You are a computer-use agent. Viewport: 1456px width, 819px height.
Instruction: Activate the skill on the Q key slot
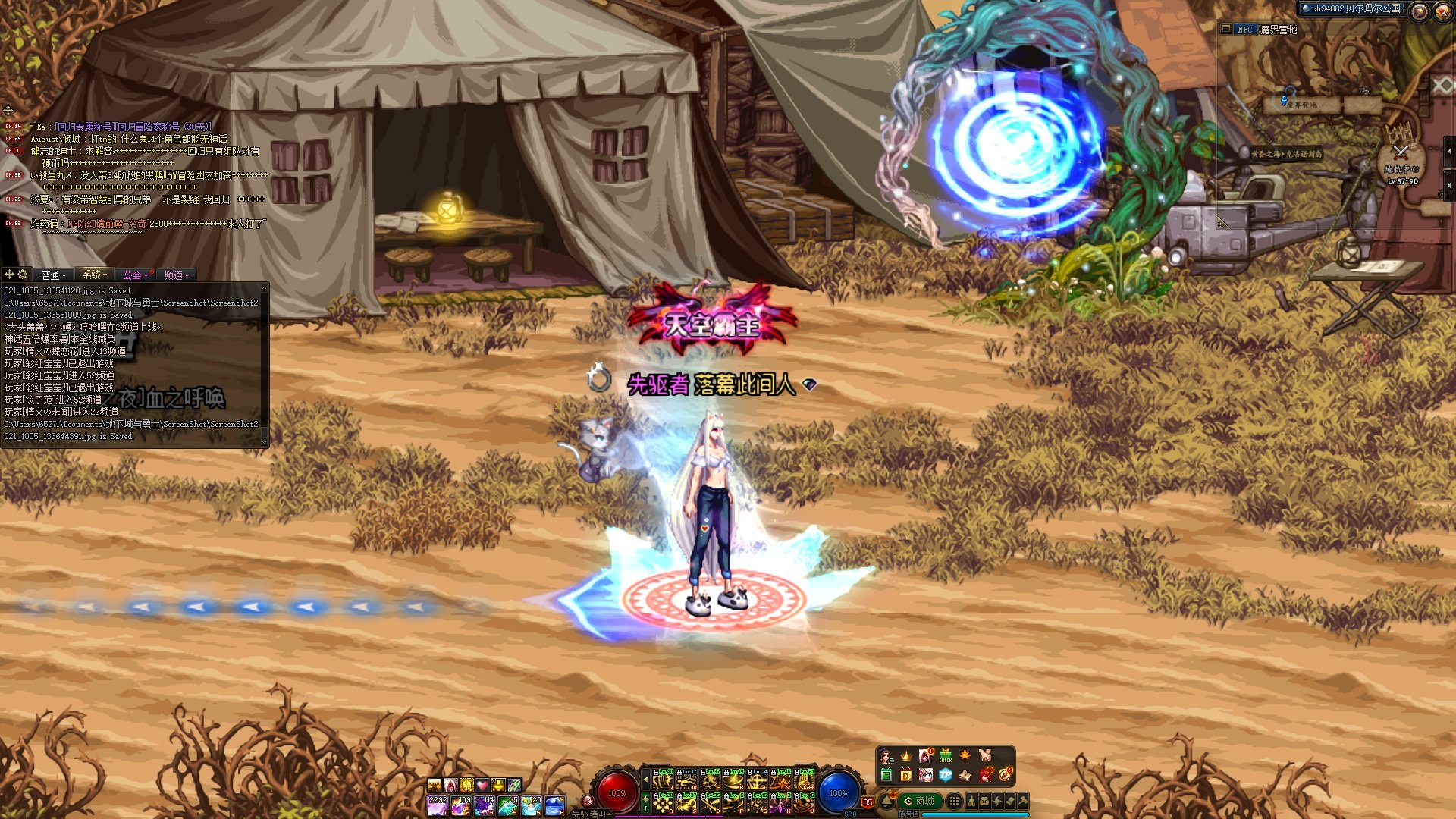pos(663,780)
